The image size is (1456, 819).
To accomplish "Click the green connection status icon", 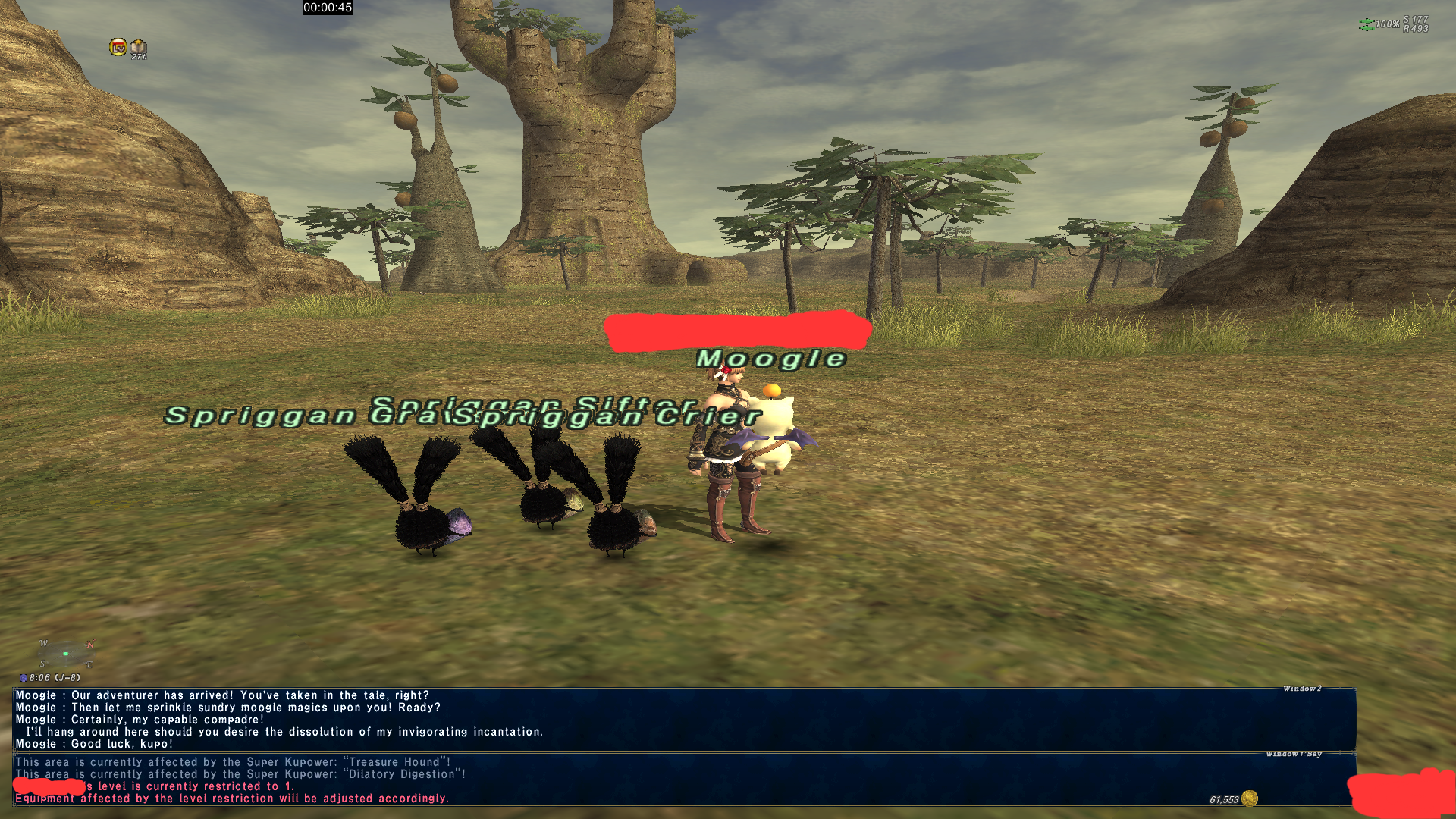I will [x=1366, y=25].
